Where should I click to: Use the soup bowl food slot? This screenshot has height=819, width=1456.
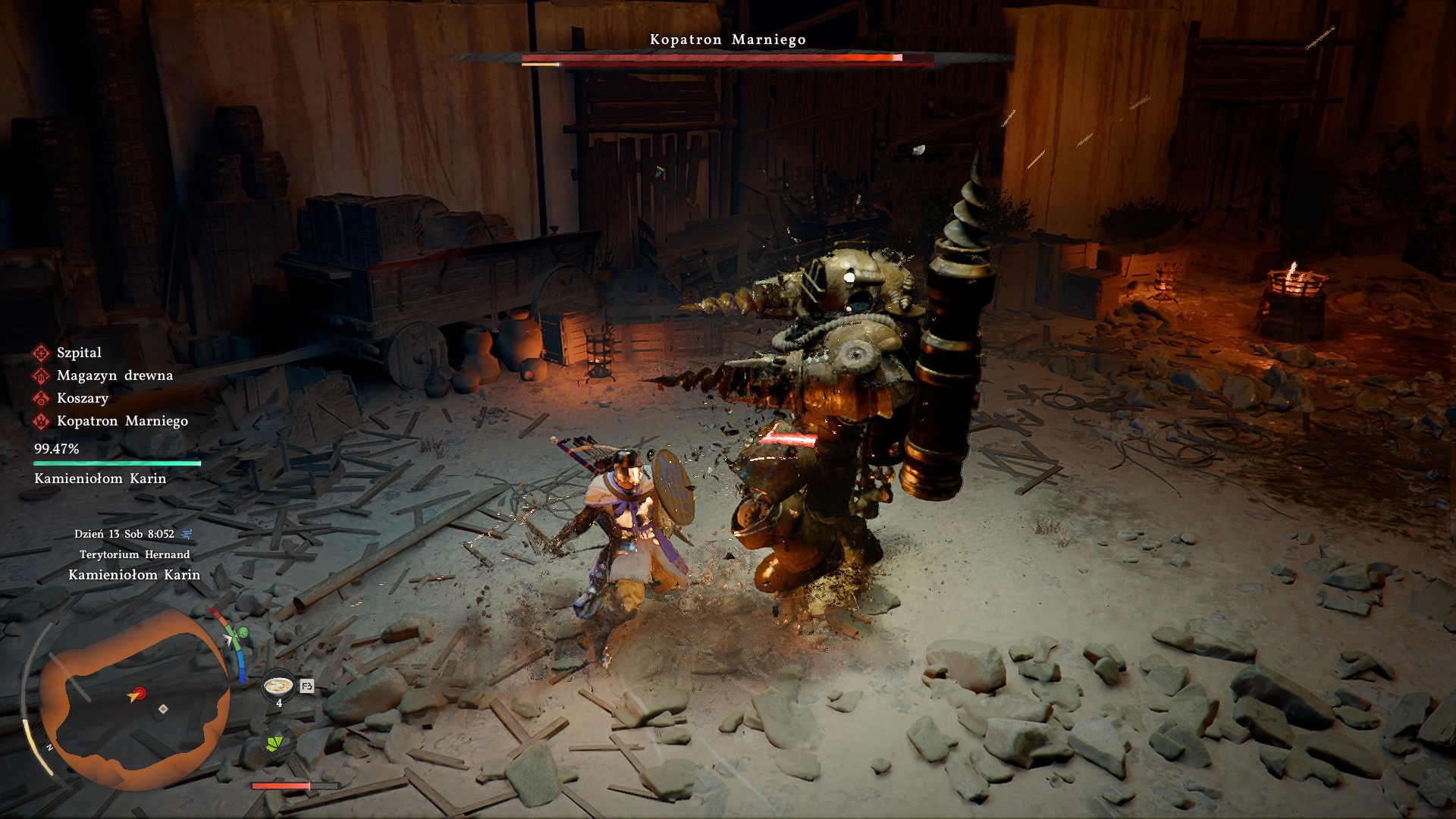(278, 686)
